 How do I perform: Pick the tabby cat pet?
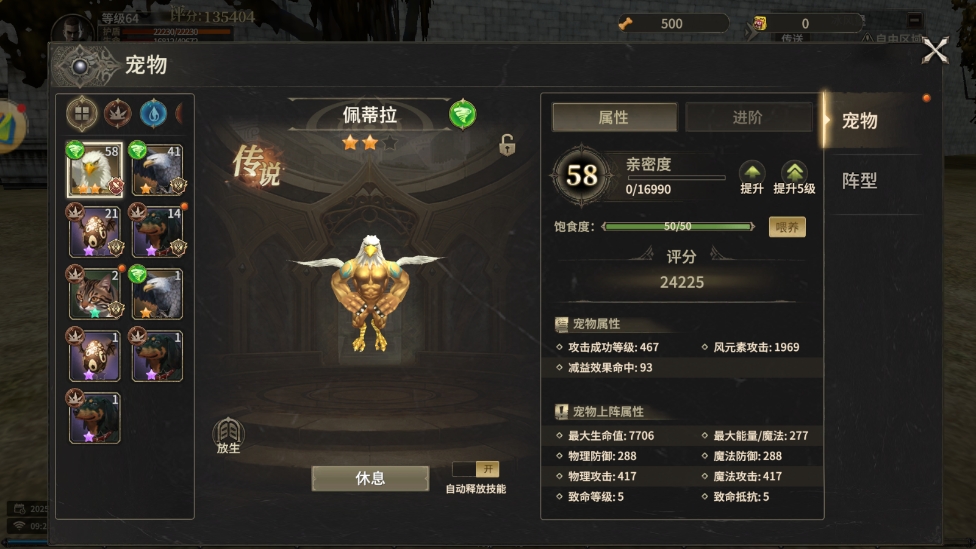click(x=95, y=293)
